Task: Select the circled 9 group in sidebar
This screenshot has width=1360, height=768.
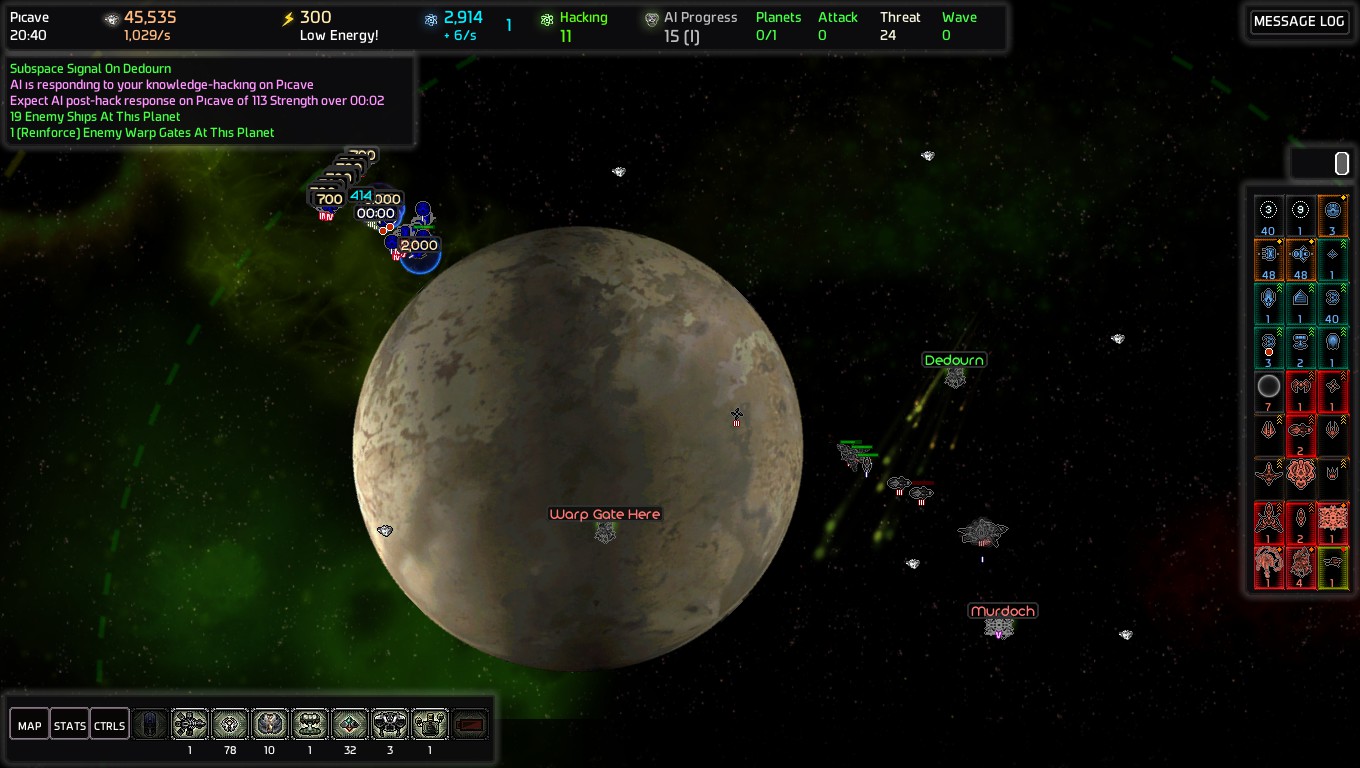Action: [x=1300, y=215]
